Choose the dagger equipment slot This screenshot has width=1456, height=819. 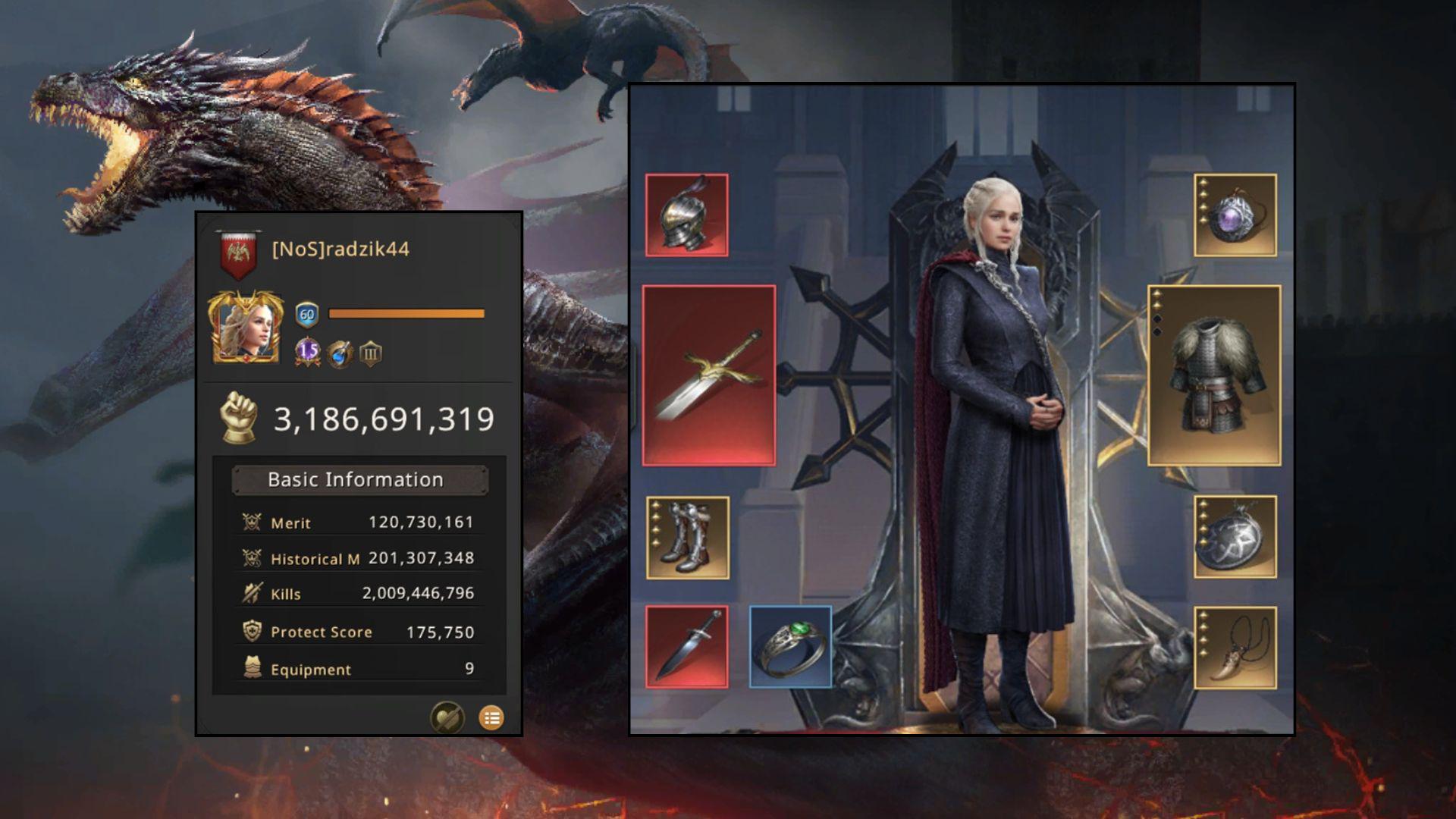[686, 647]
